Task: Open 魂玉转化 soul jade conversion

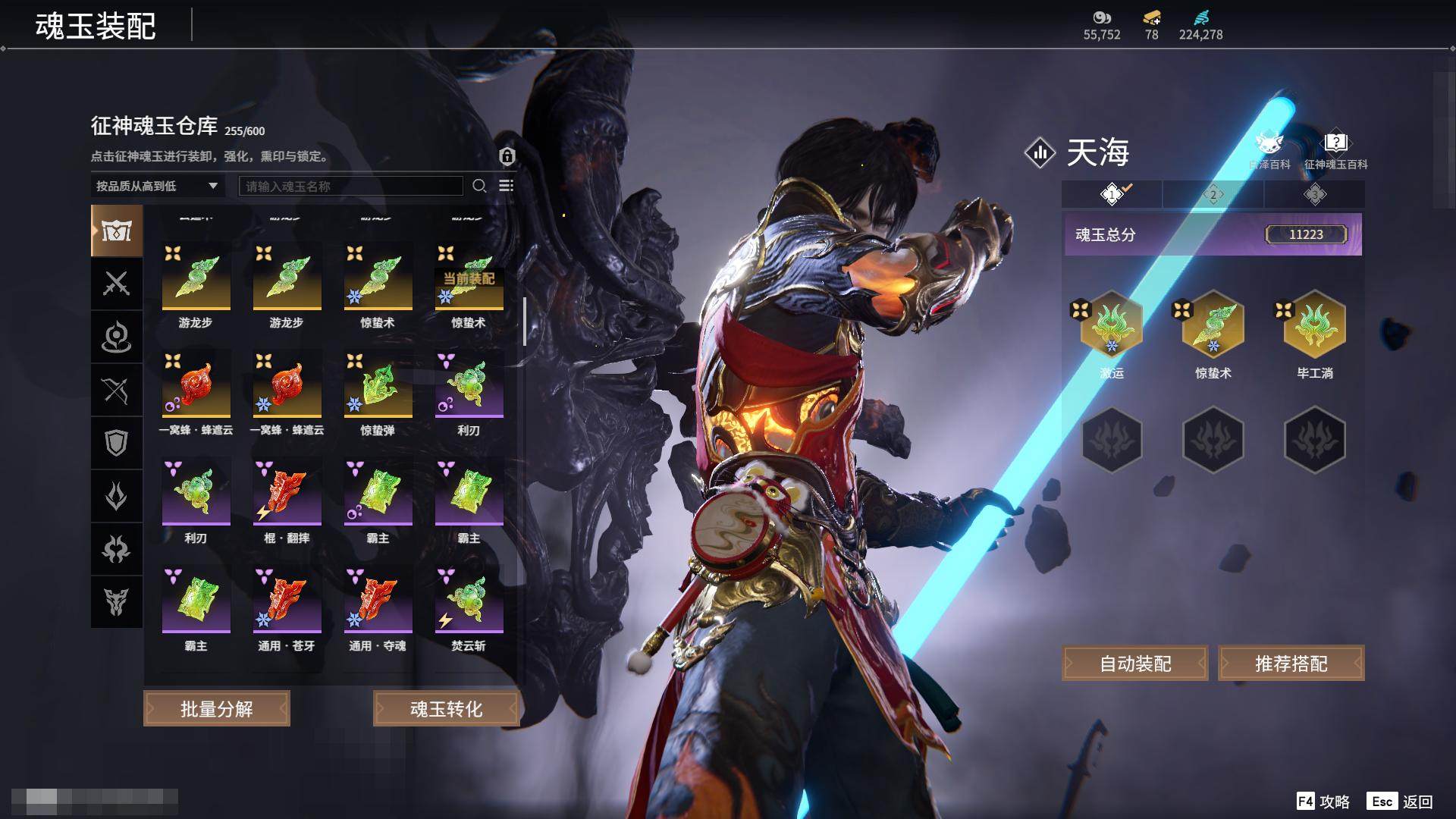Action: pos(446,708)
